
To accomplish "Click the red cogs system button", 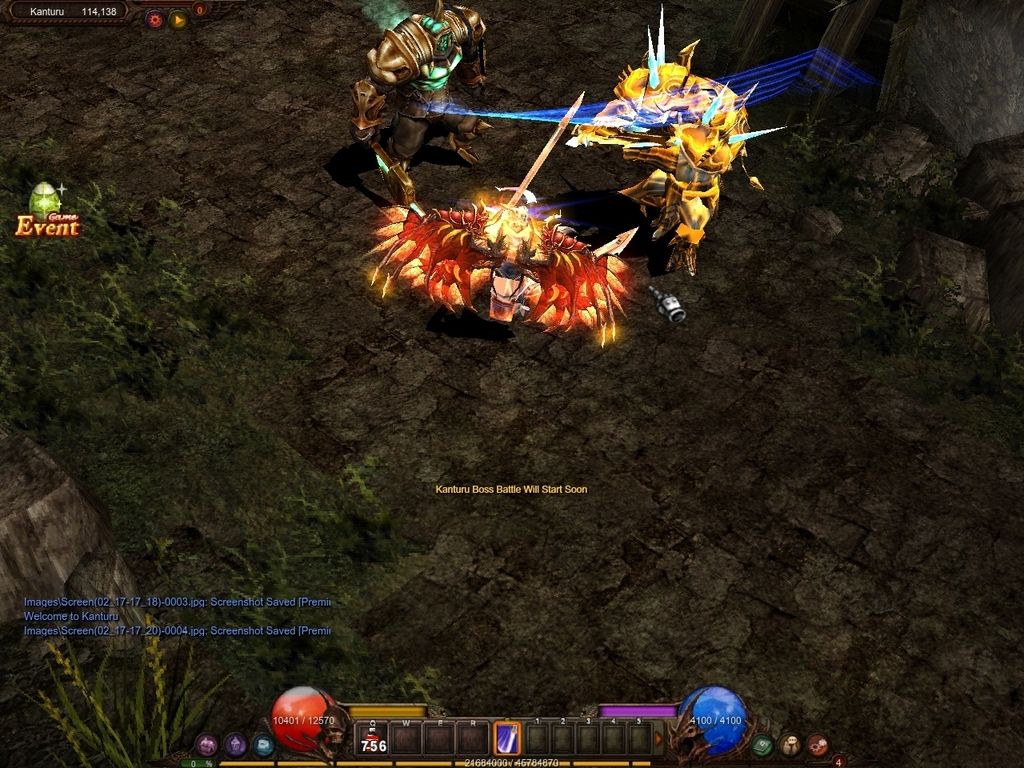I will click(818, 744).
